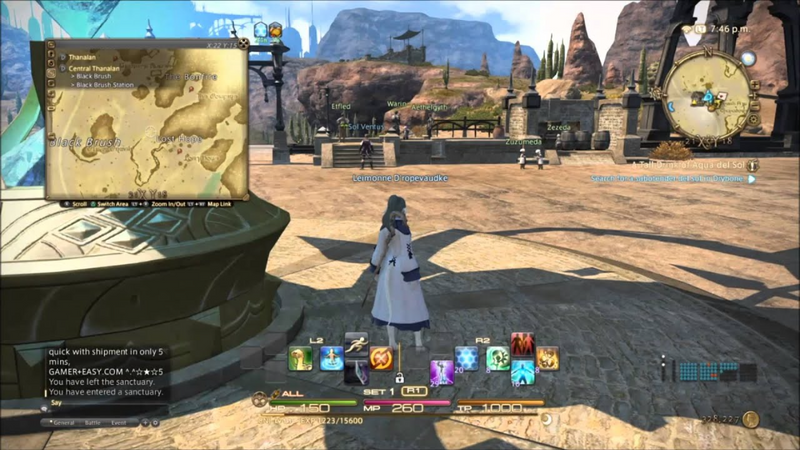Use the red twin-figures ability

522,345
